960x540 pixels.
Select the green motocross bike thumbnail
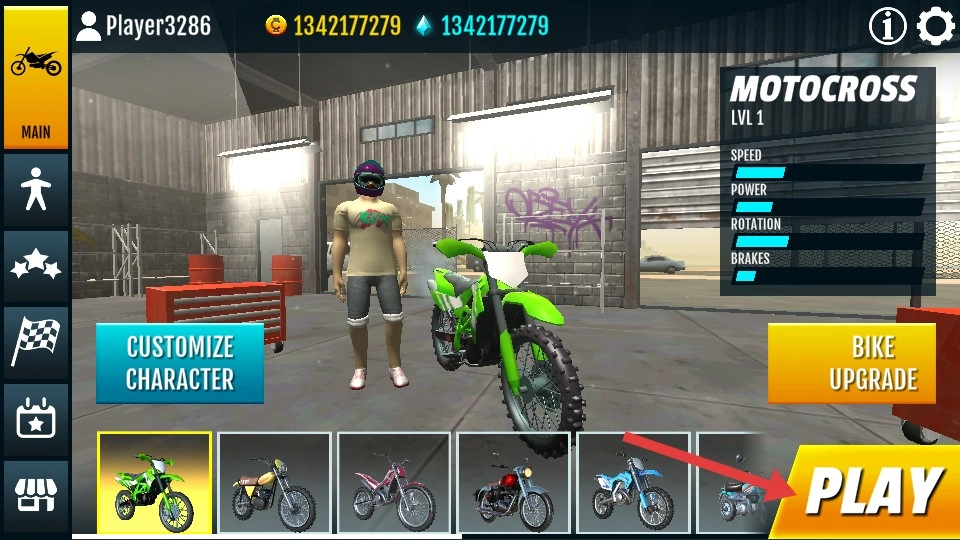coord(154,482)
